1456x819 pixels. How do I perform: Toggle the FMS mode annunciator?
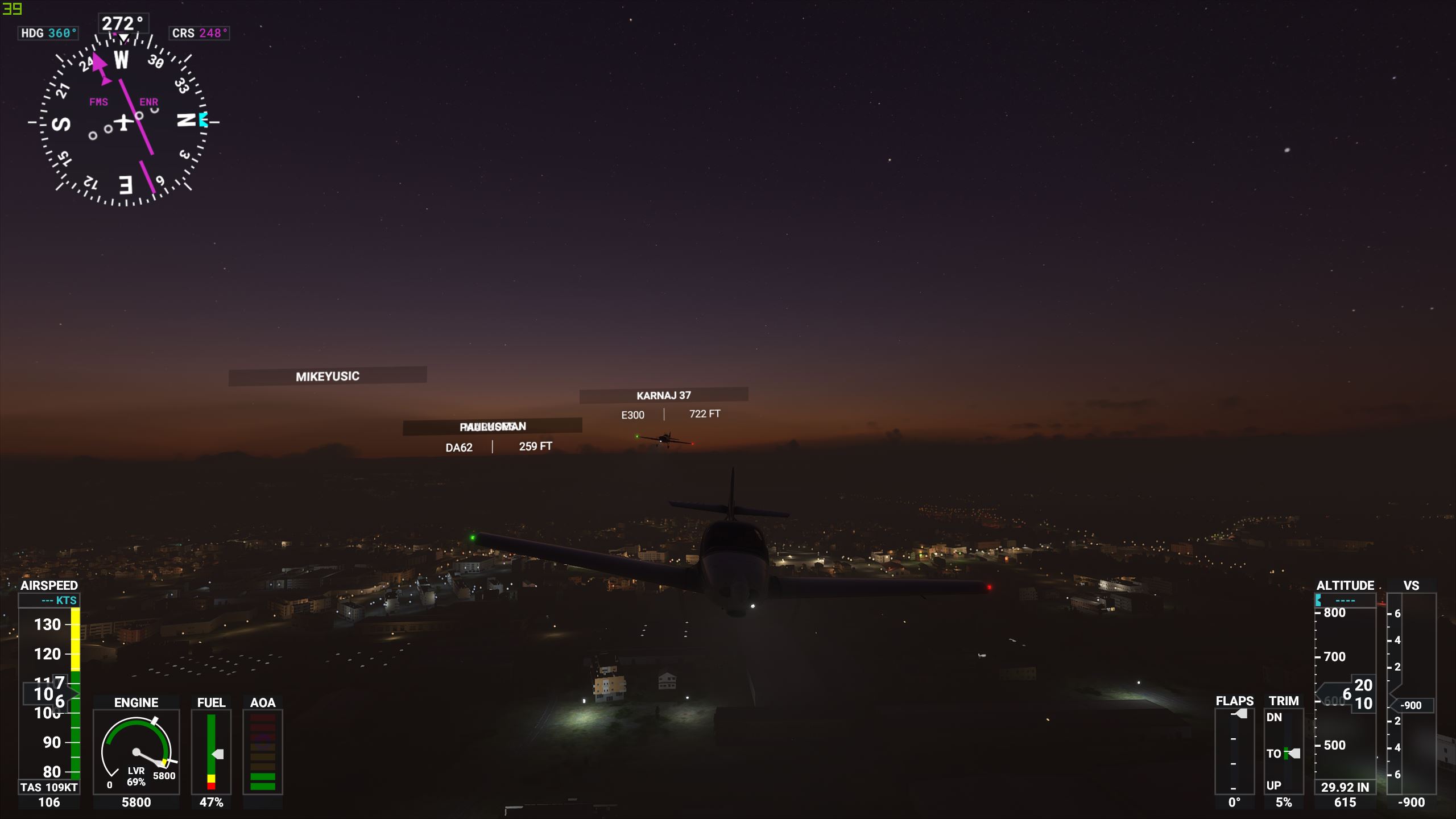pos(98,102)
